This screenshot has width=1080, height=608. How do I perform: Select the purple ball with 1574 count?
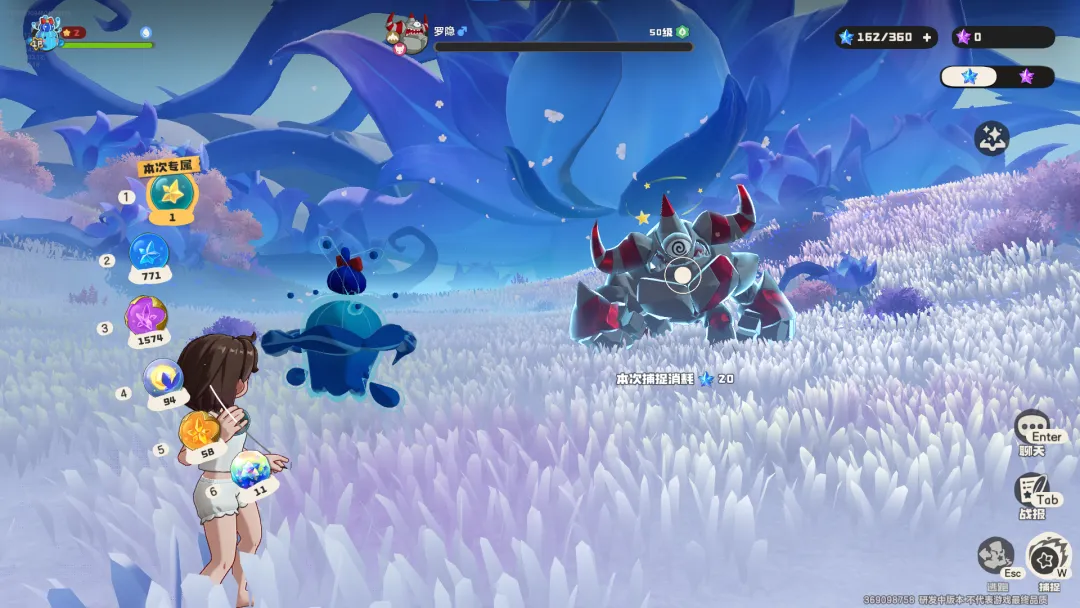[x=146, y=318]
